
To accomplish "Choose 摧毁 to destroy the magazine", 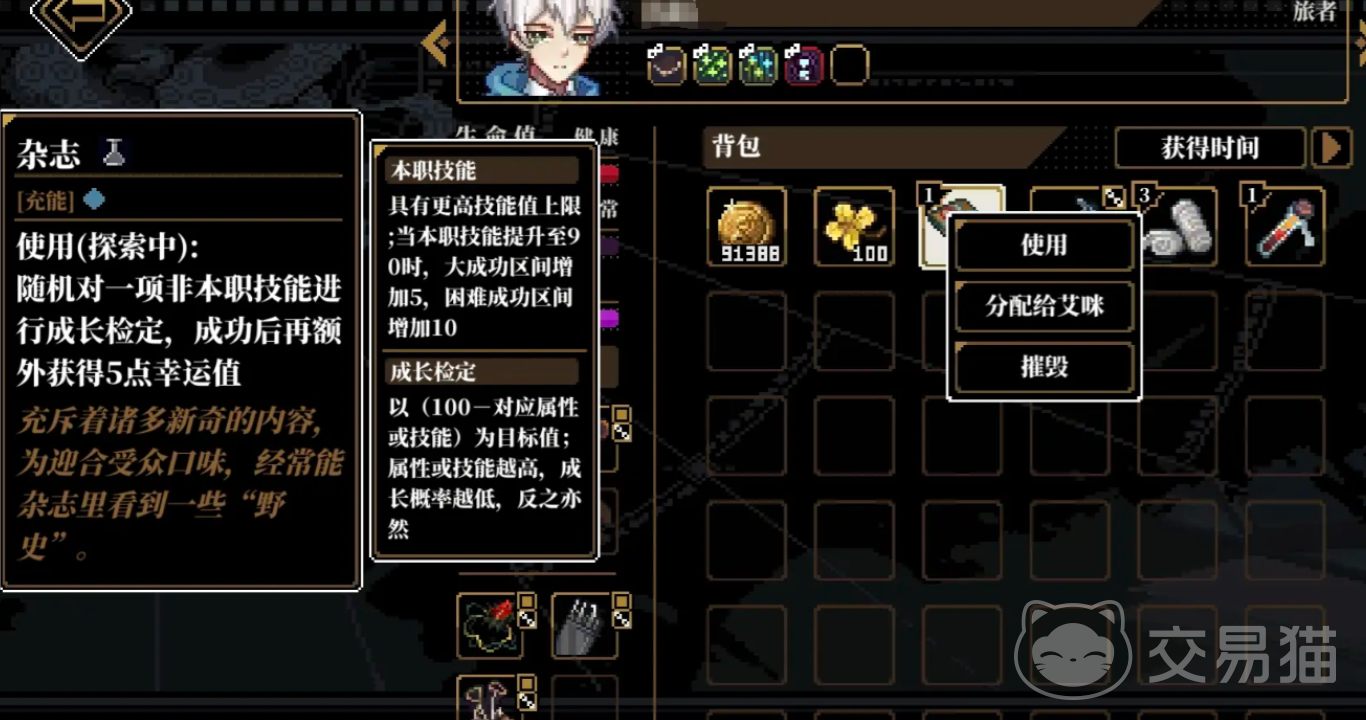I will pyautogui.click(x=1044, y=367).
